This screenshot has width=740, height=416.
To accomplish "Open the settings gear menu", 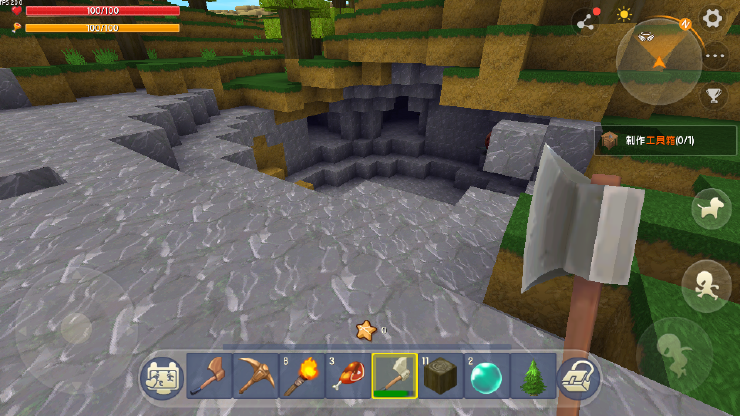I will tap(712, 17).
